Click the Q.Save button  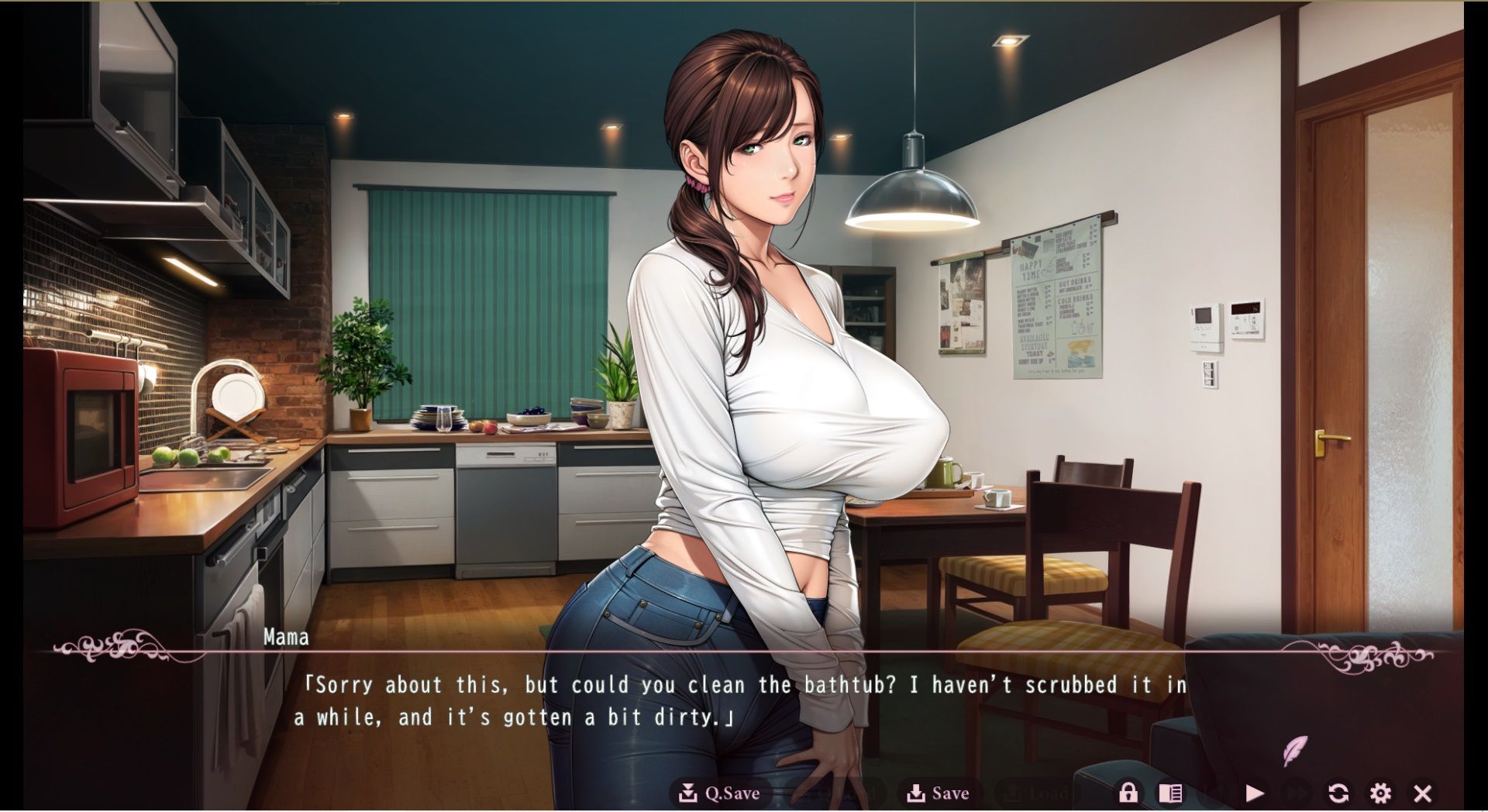coord(719,793)
